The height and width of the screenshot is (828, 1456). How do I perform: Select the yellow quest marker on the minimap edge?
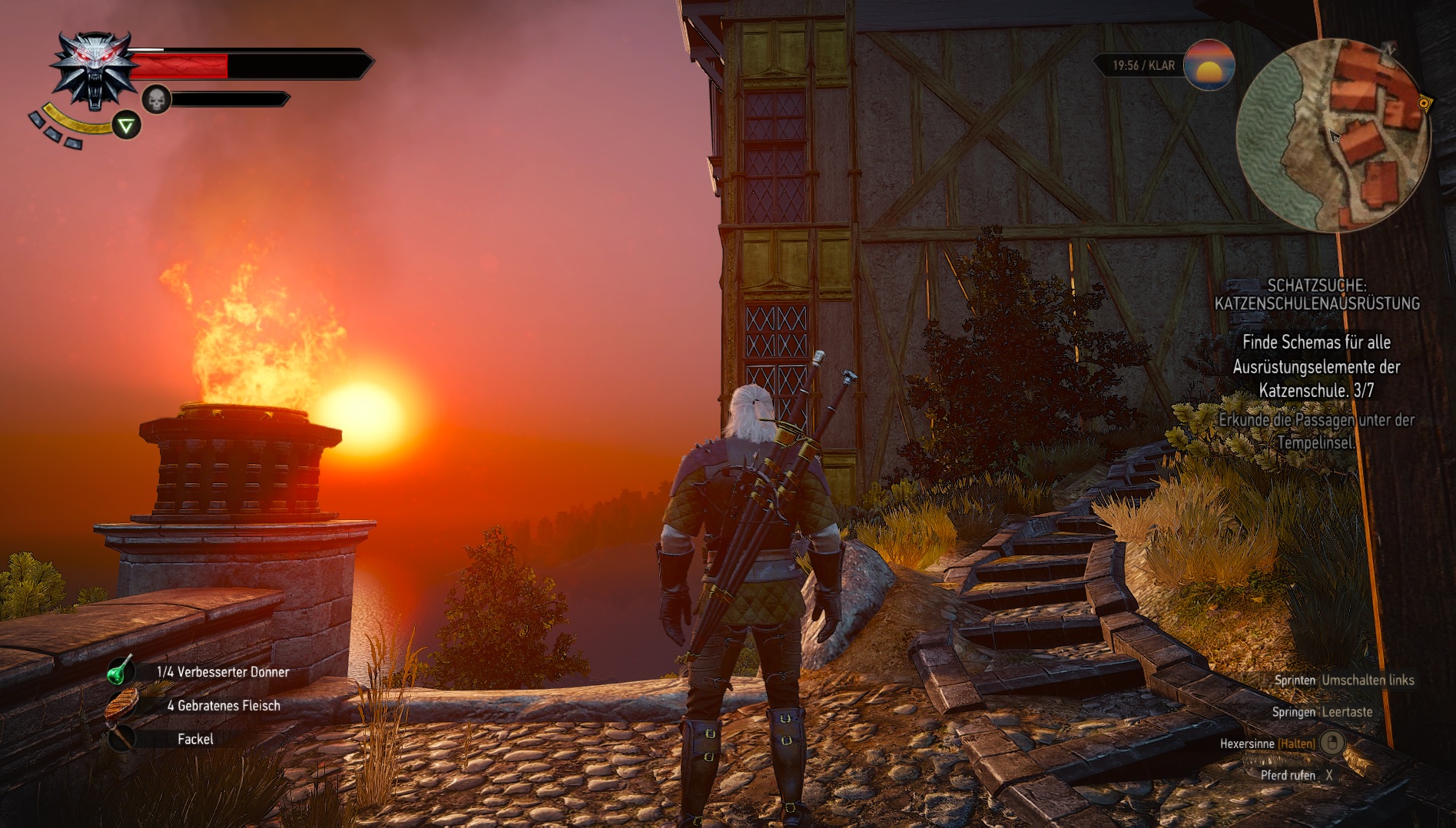(x=1424, y=103)
